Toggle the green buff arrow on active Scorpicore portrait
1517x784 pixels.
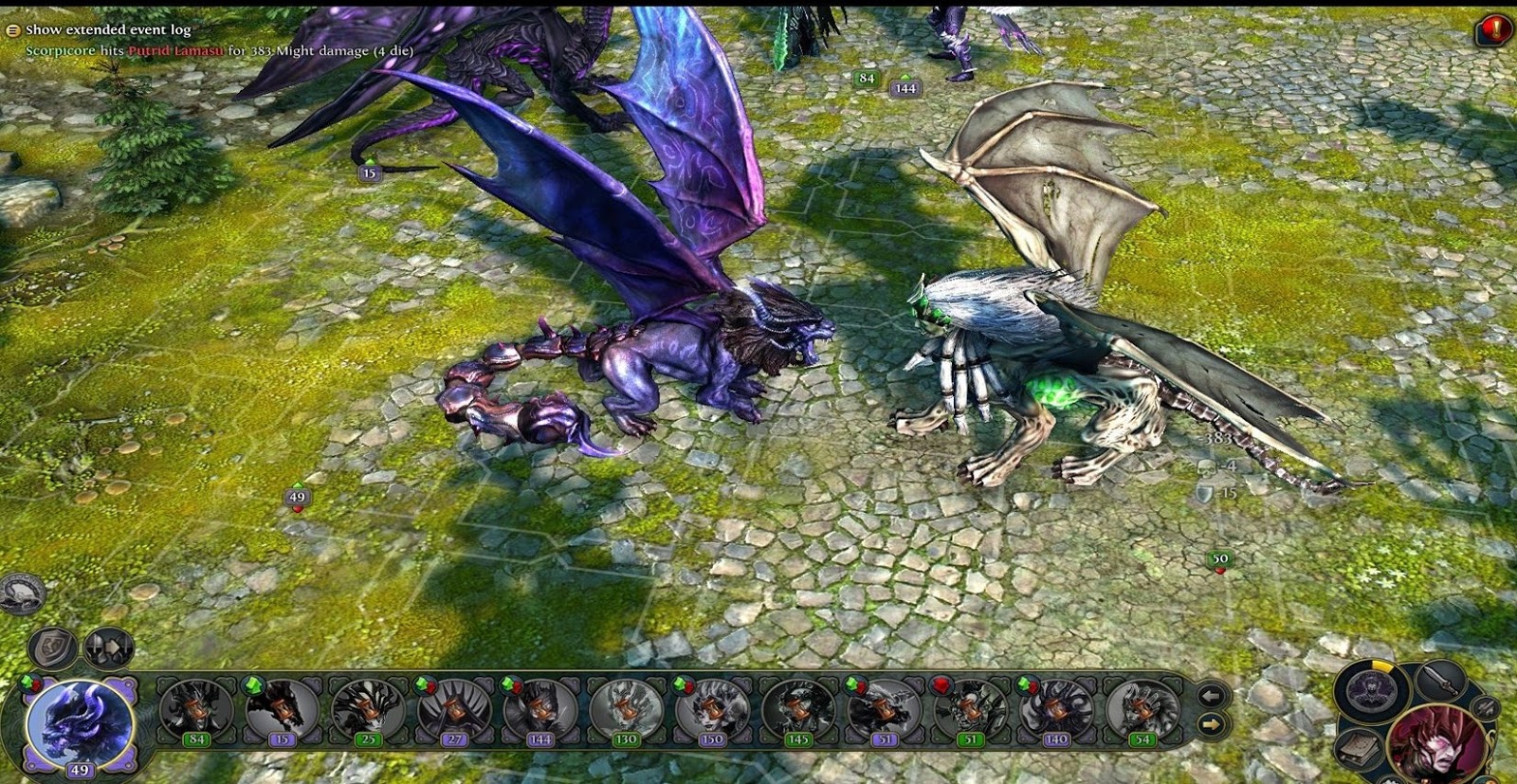point(28,682)
